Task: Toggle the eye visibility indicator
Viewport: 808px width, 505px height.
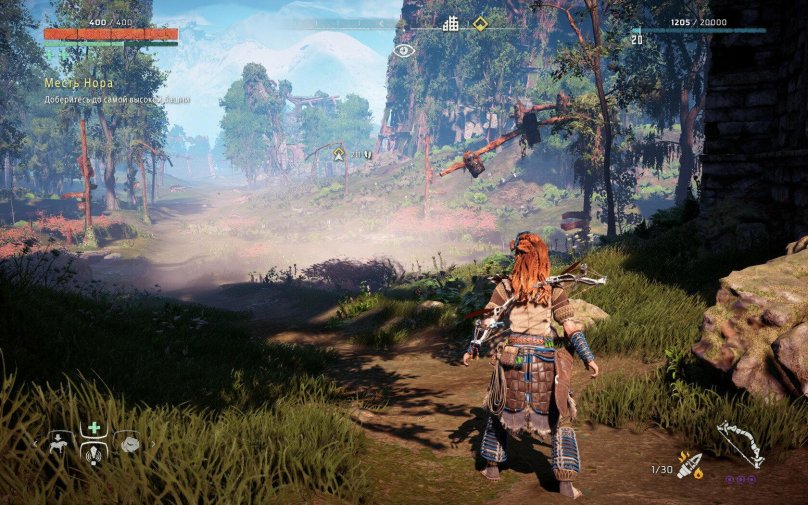Action: point(403,50)
